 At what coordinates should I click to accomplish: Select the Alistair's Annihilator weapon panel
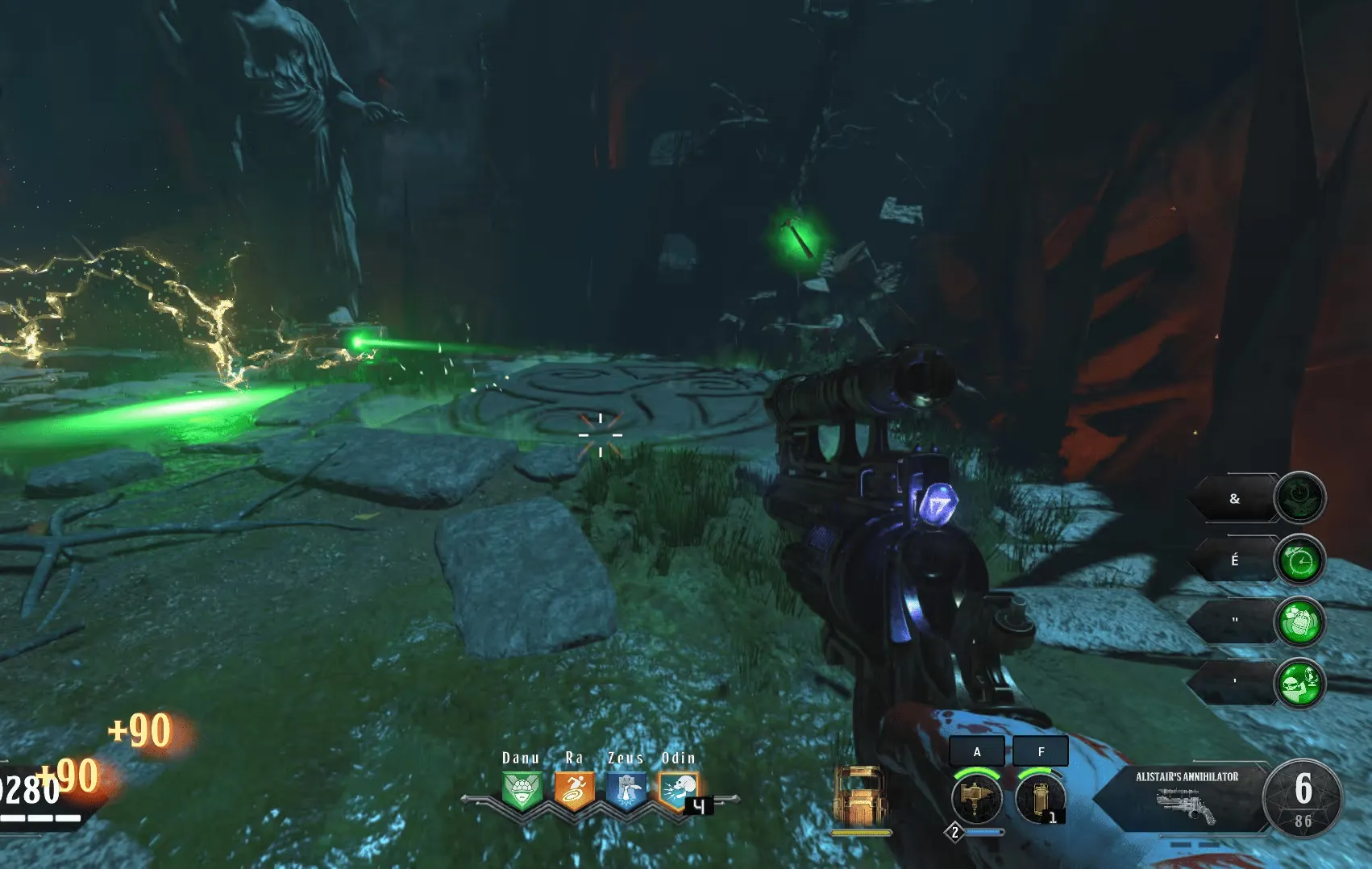click(1186, 798)
